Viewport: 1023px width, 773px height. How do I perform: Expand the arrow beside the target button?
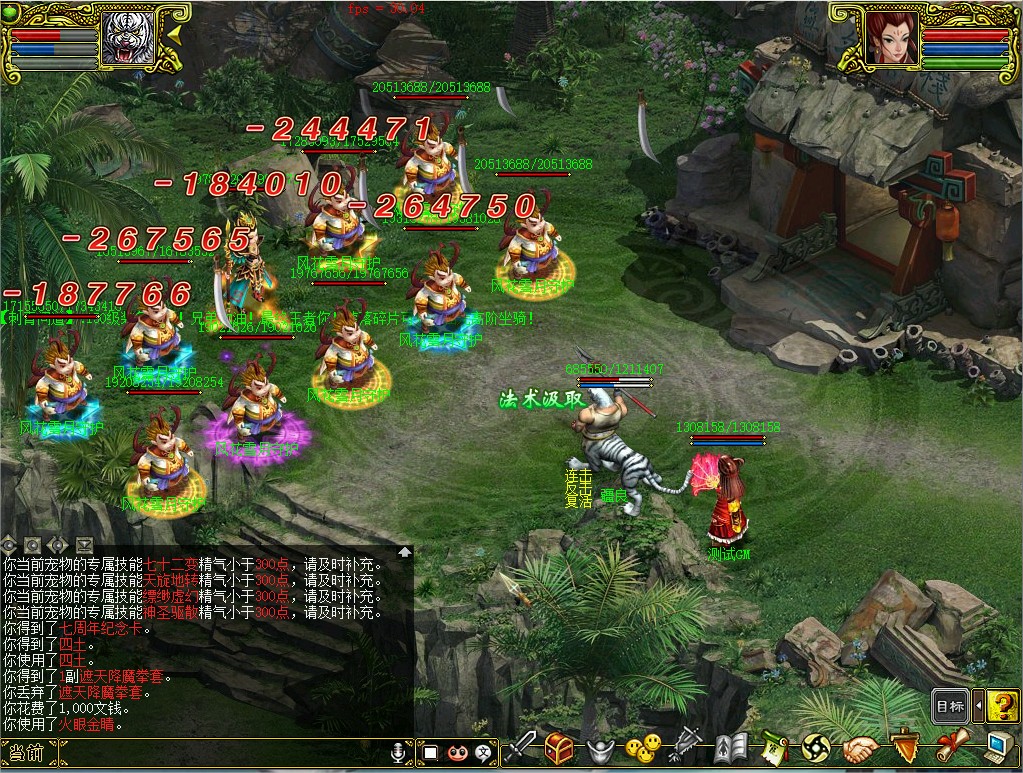(x=978, y=706)
